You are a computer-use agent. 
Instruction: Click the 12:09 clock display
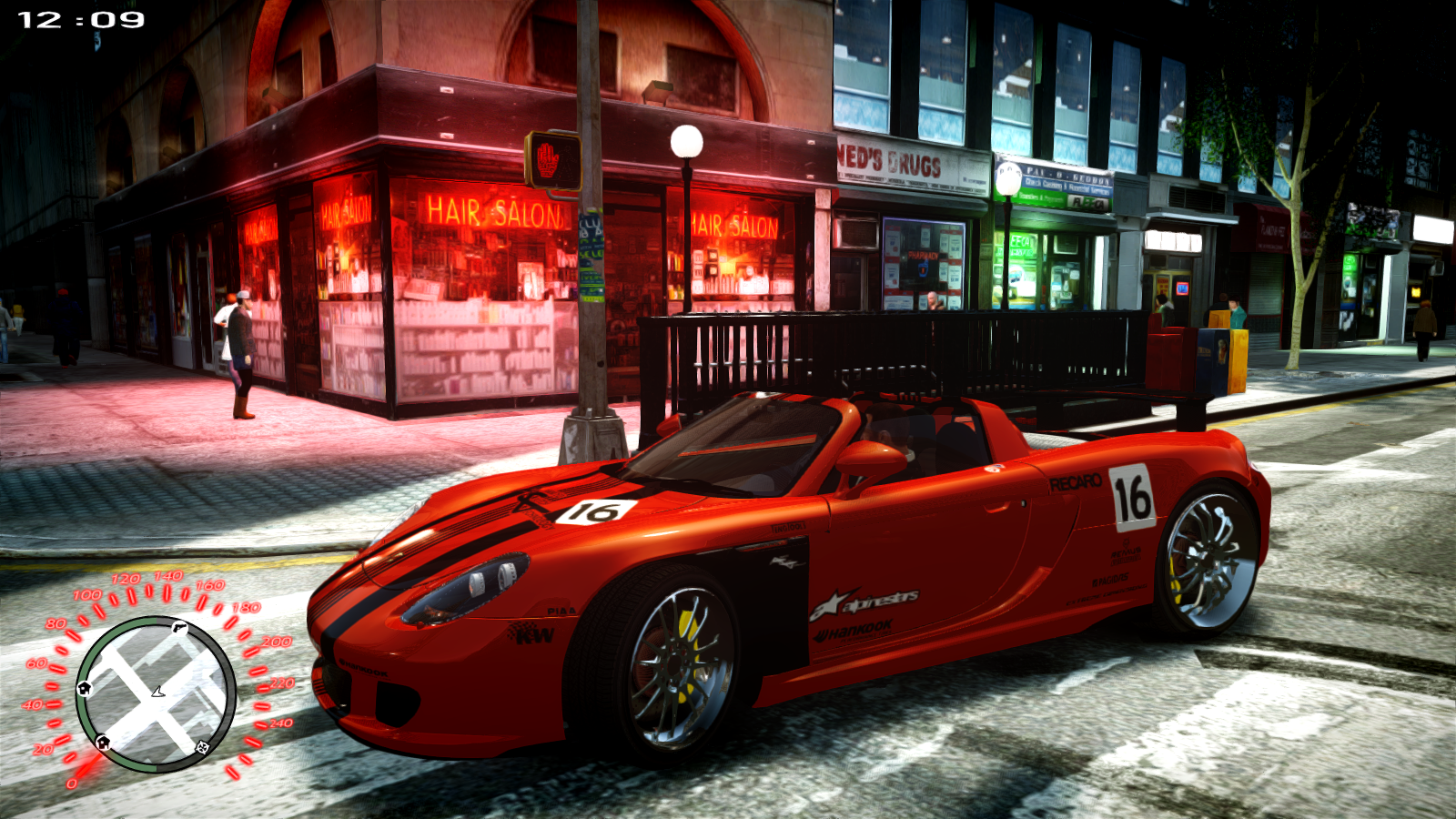coord(80,18)
